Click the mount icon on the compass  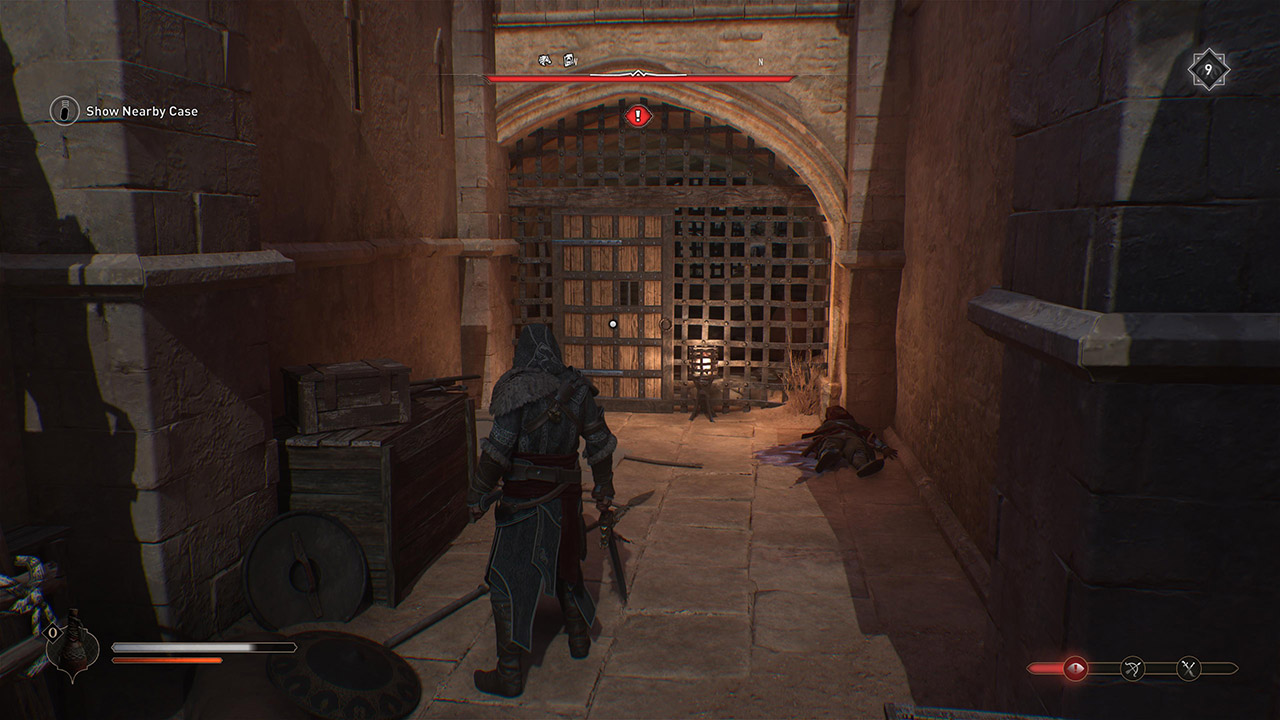click(545, 60)
